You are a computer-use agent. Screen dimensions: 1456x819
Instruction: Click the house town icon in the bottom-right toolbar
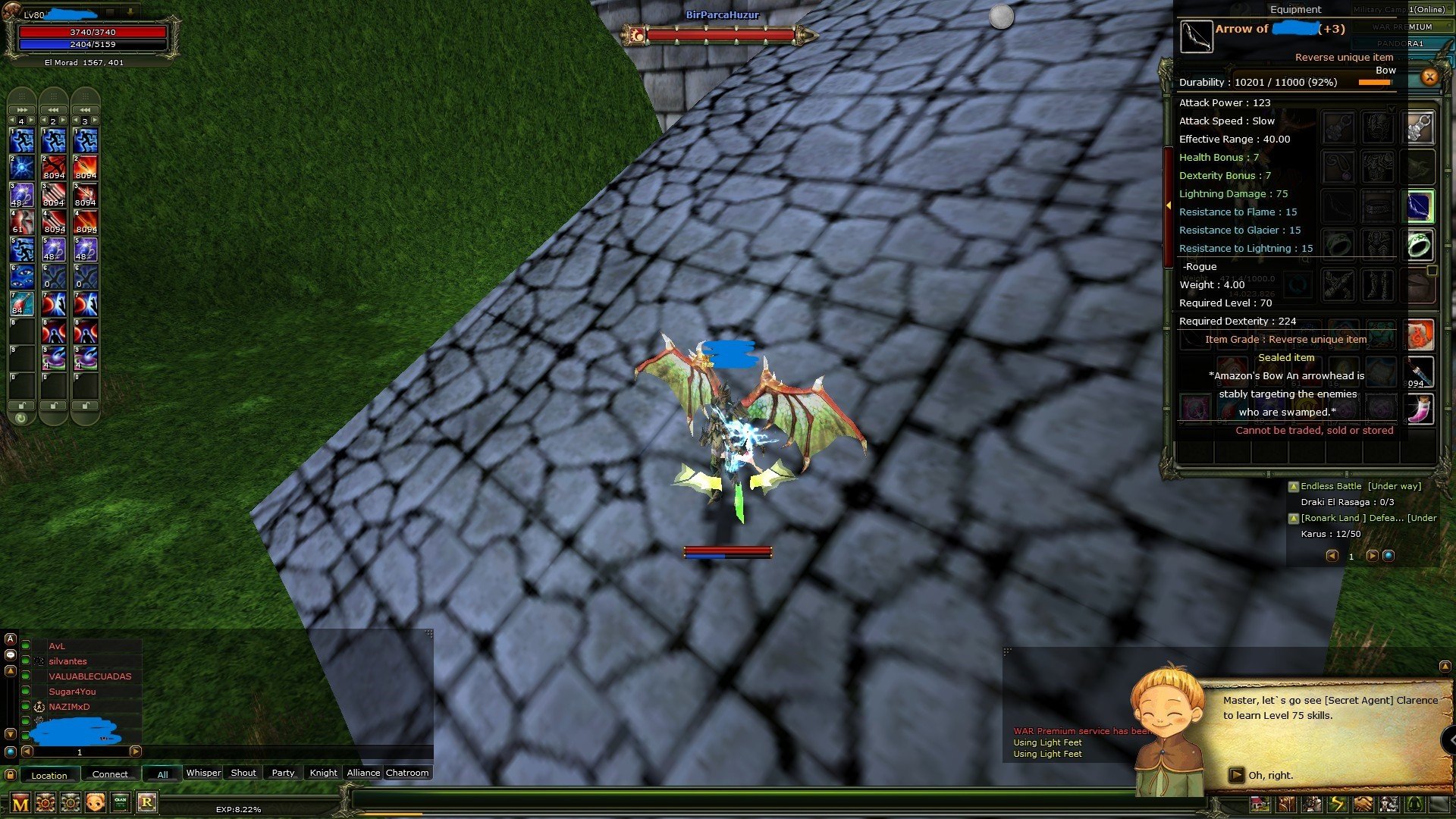[x=1260, y=805]
